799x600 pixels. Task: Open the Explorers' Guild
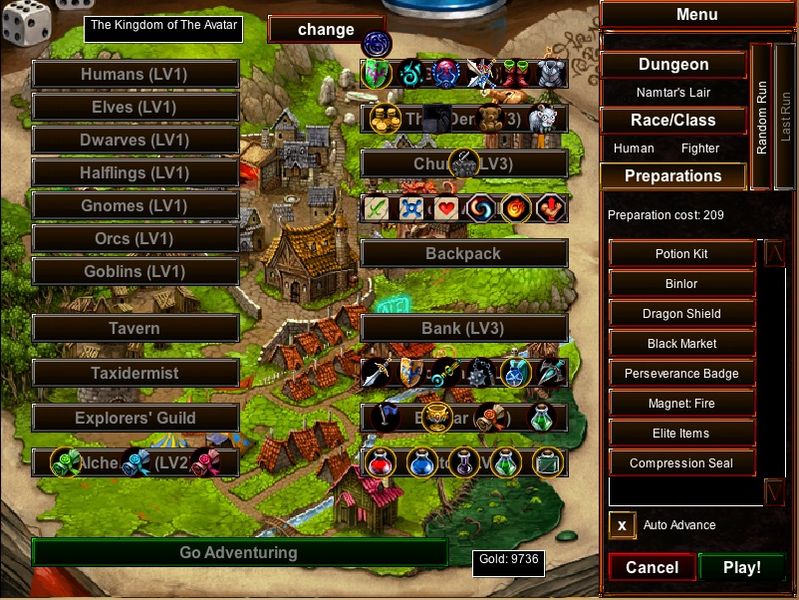point(135,418)
